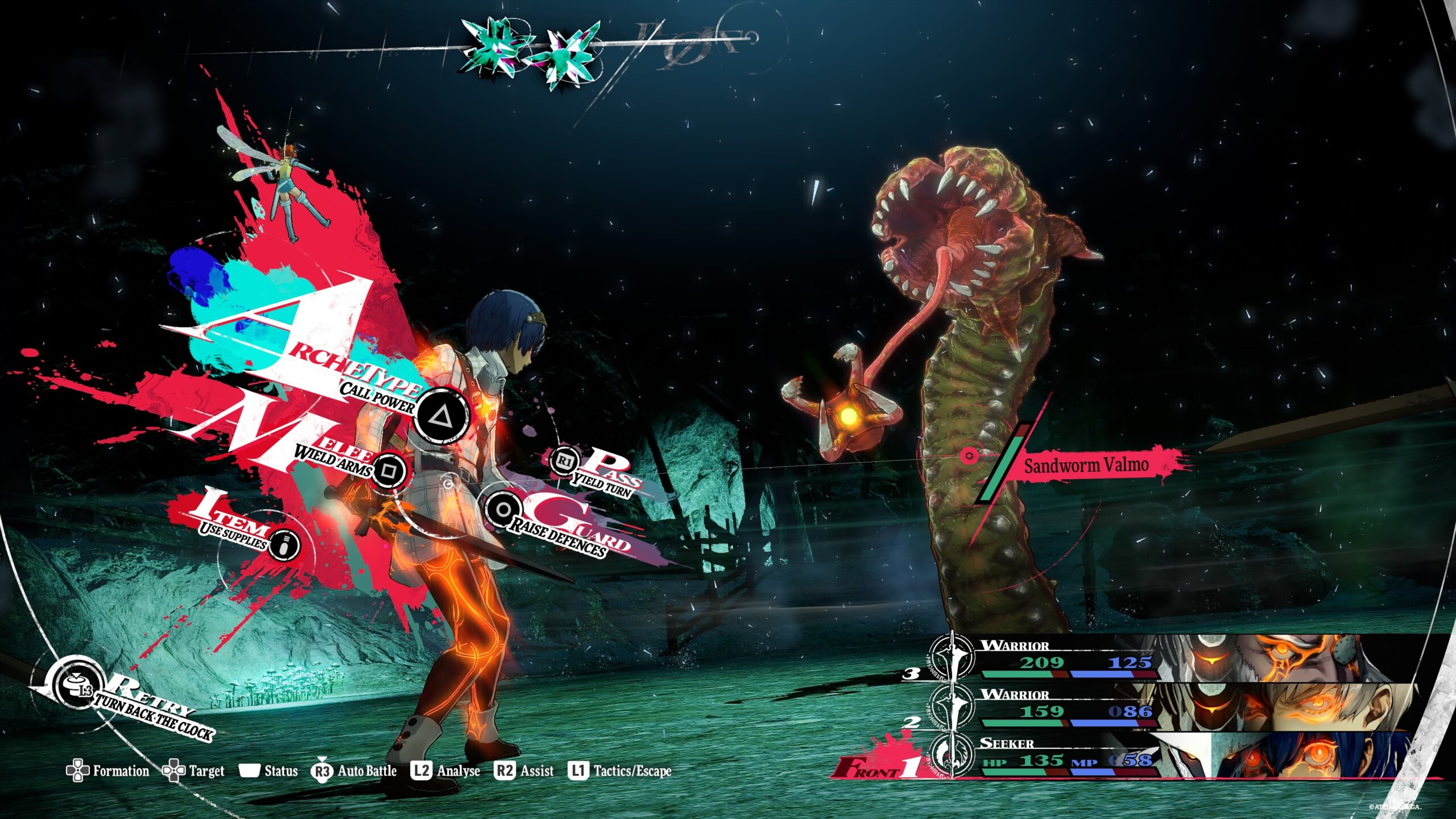Open the Item Use Supplies command
The height and width of the screenshot is (819, 1456).
[283, 545]
